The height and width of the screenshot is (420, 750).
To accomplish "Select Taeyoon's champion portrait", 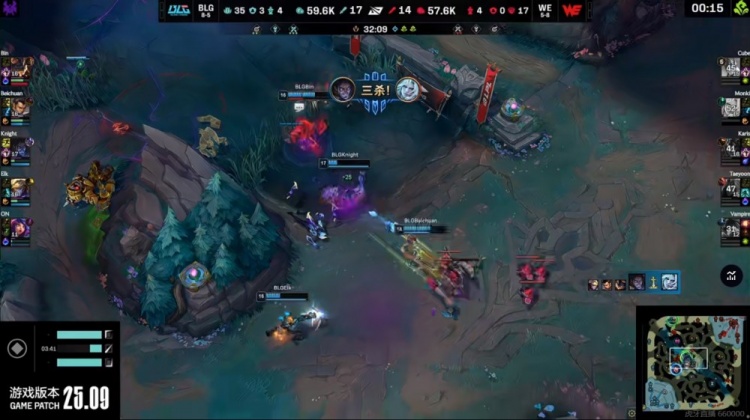I will pos(731,190).
